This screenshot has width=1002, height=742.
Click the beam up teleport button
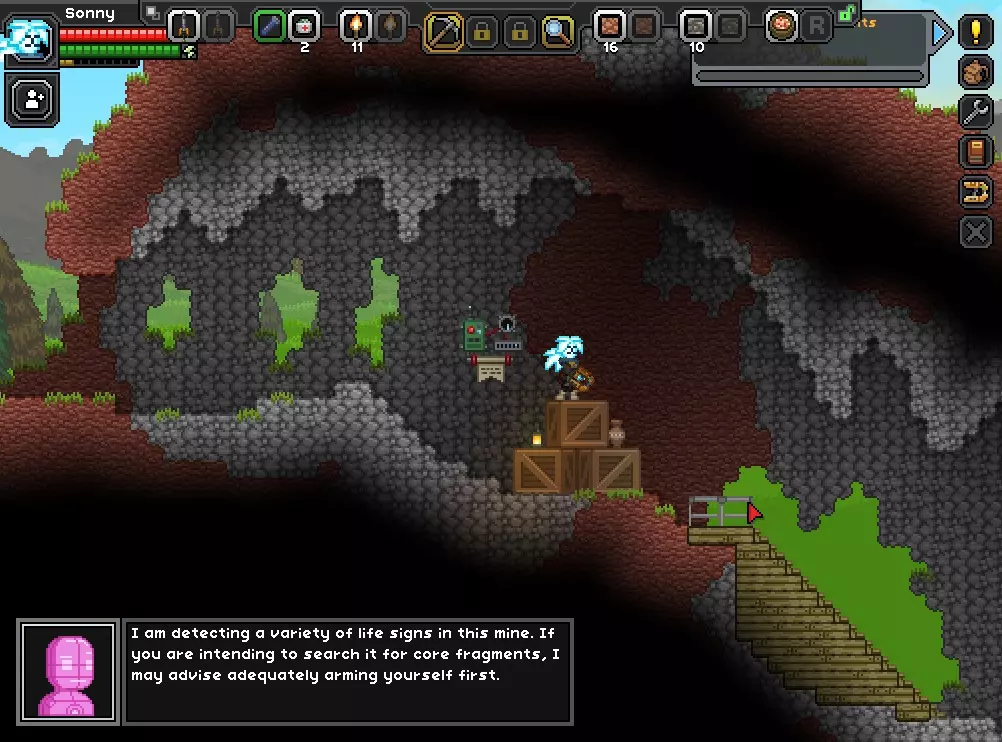[975, 192]
